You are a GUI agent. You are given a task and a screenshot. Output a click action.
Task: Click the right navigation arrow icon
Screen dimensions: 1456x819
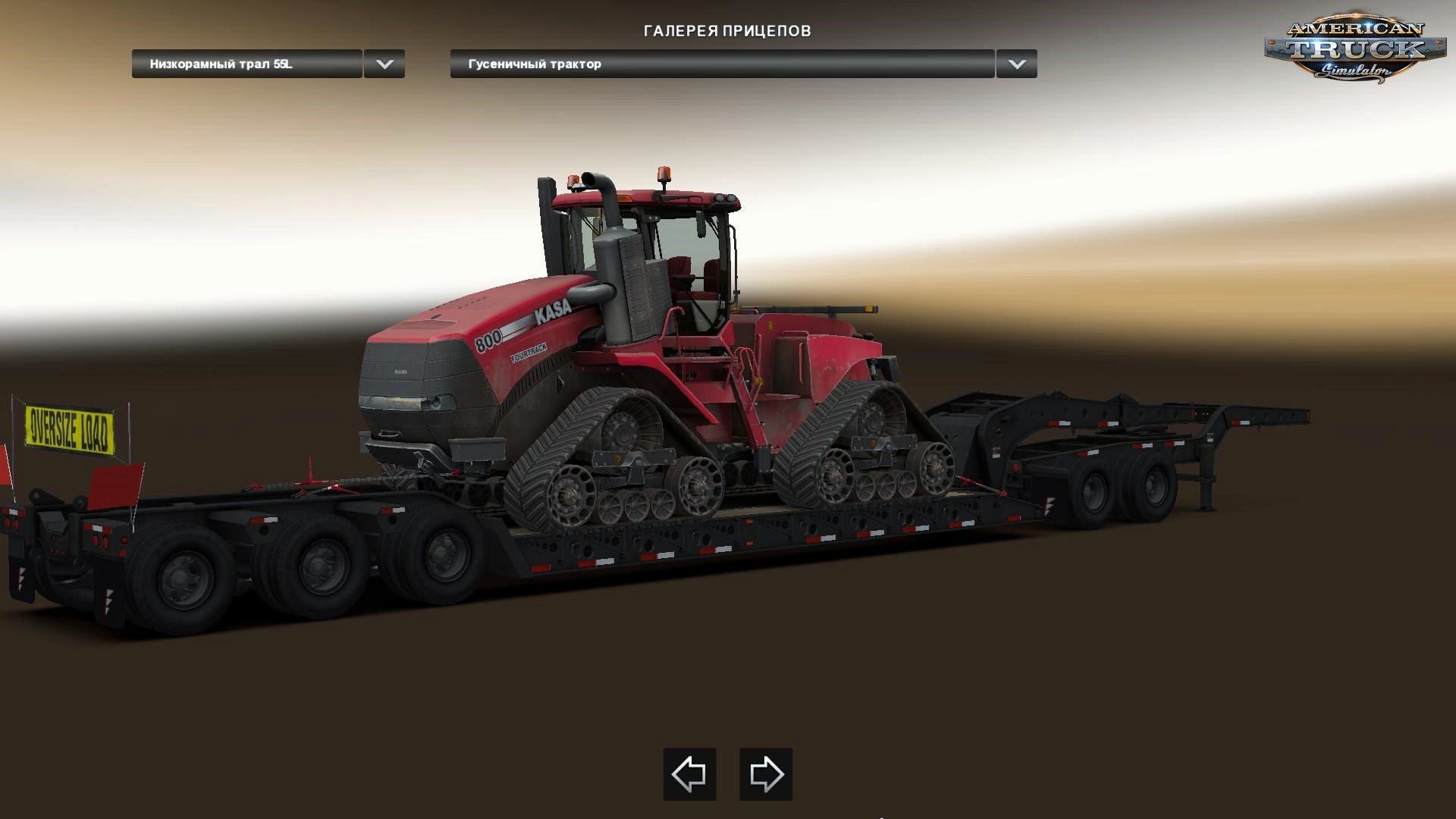766,775
